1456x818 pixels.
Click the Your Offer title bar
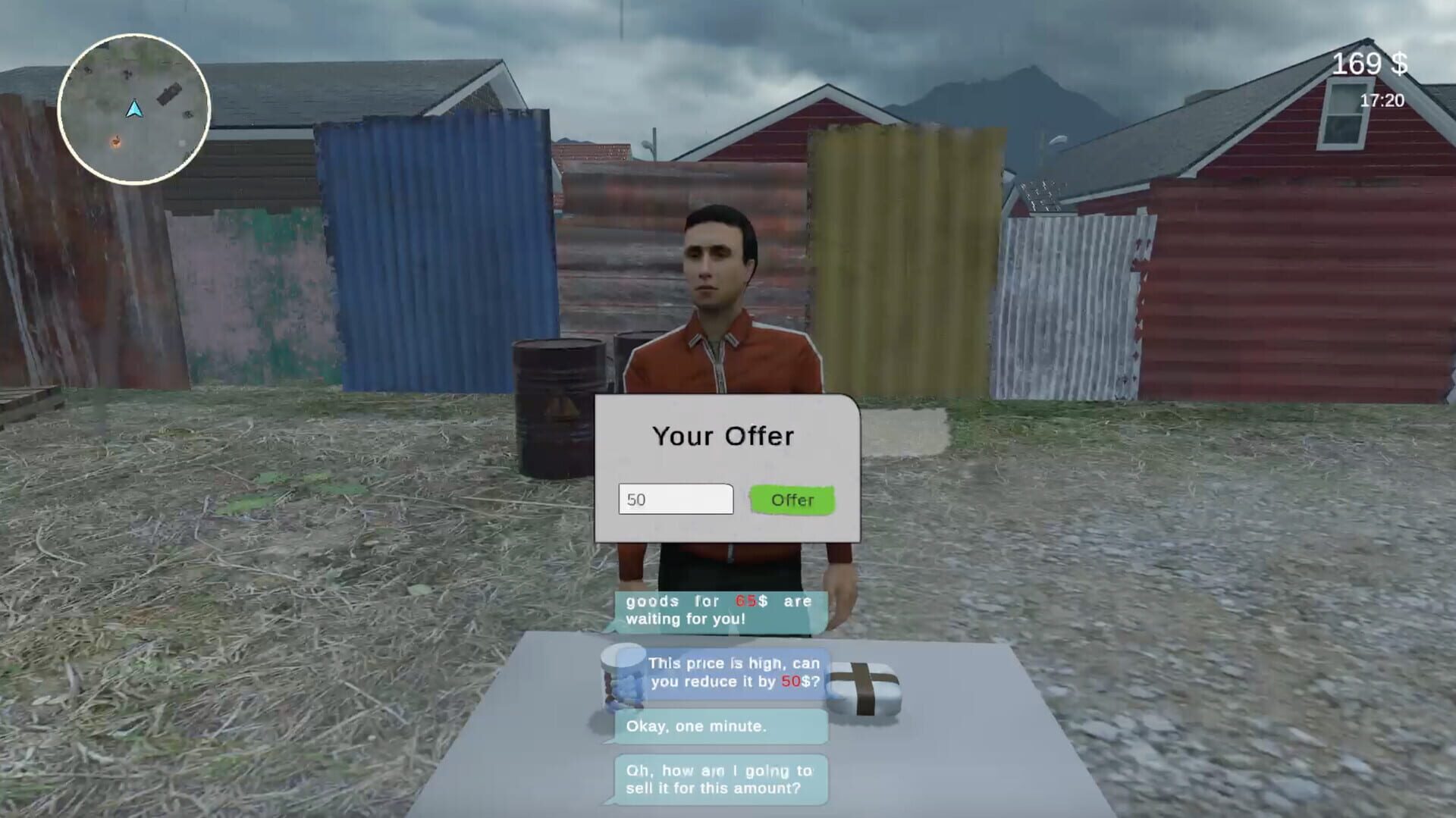[722, 435]
